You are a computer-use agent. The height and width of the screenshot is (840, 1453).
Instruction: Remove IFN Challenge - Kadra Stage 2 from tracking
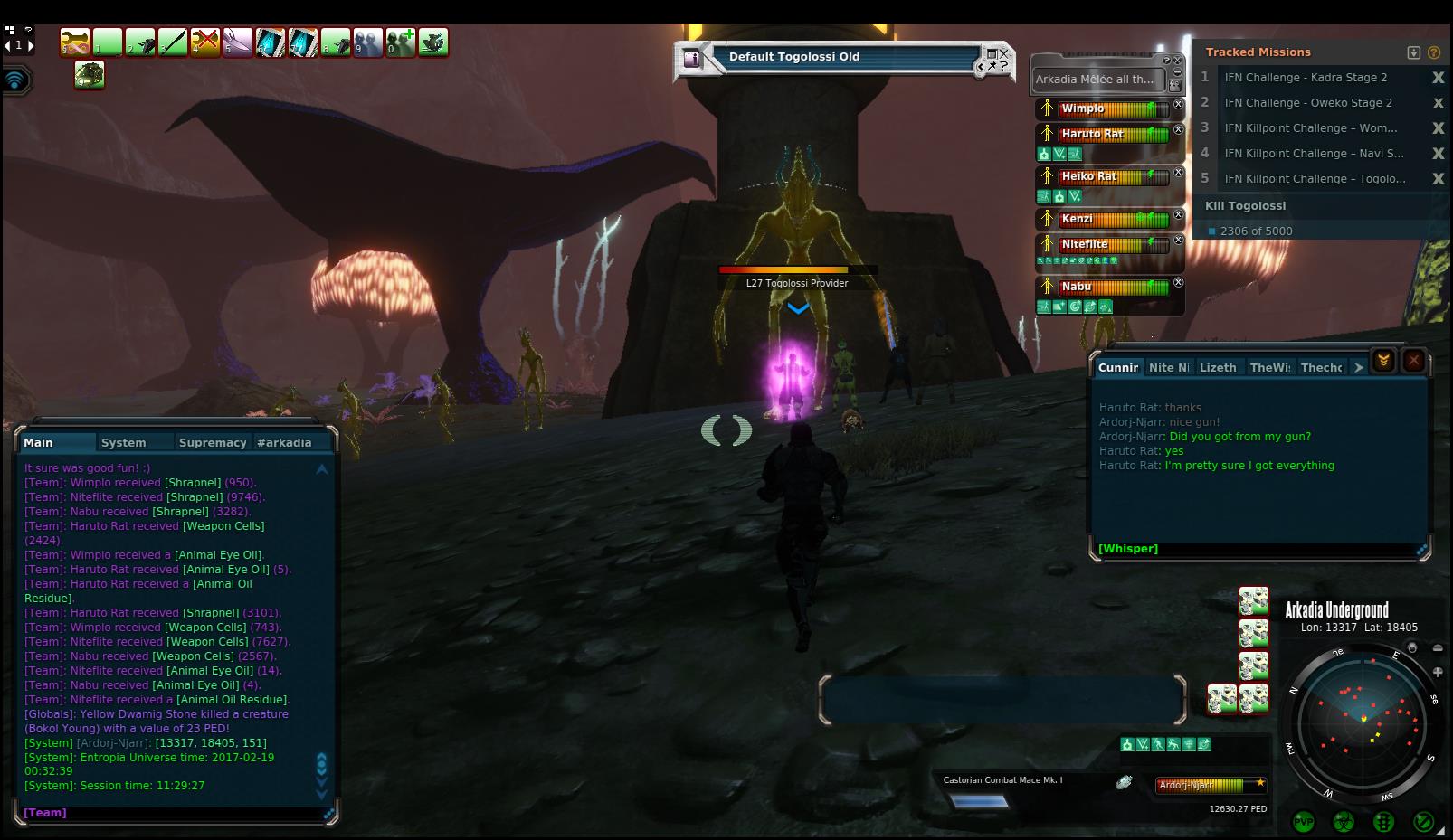pos(1438,78)
